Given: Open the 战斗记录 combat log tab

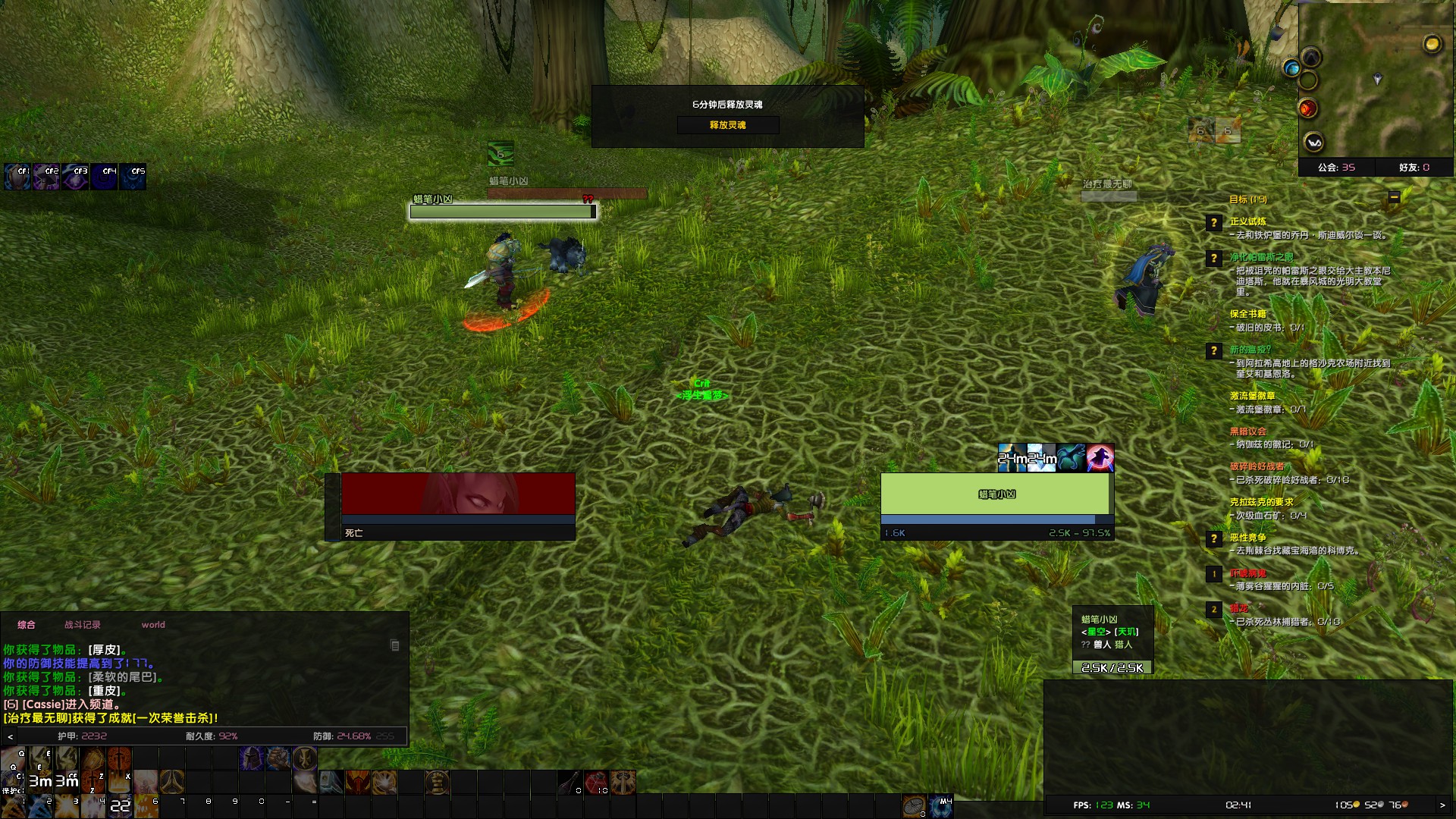Looking at the screenshot, I should click(82, 625).
